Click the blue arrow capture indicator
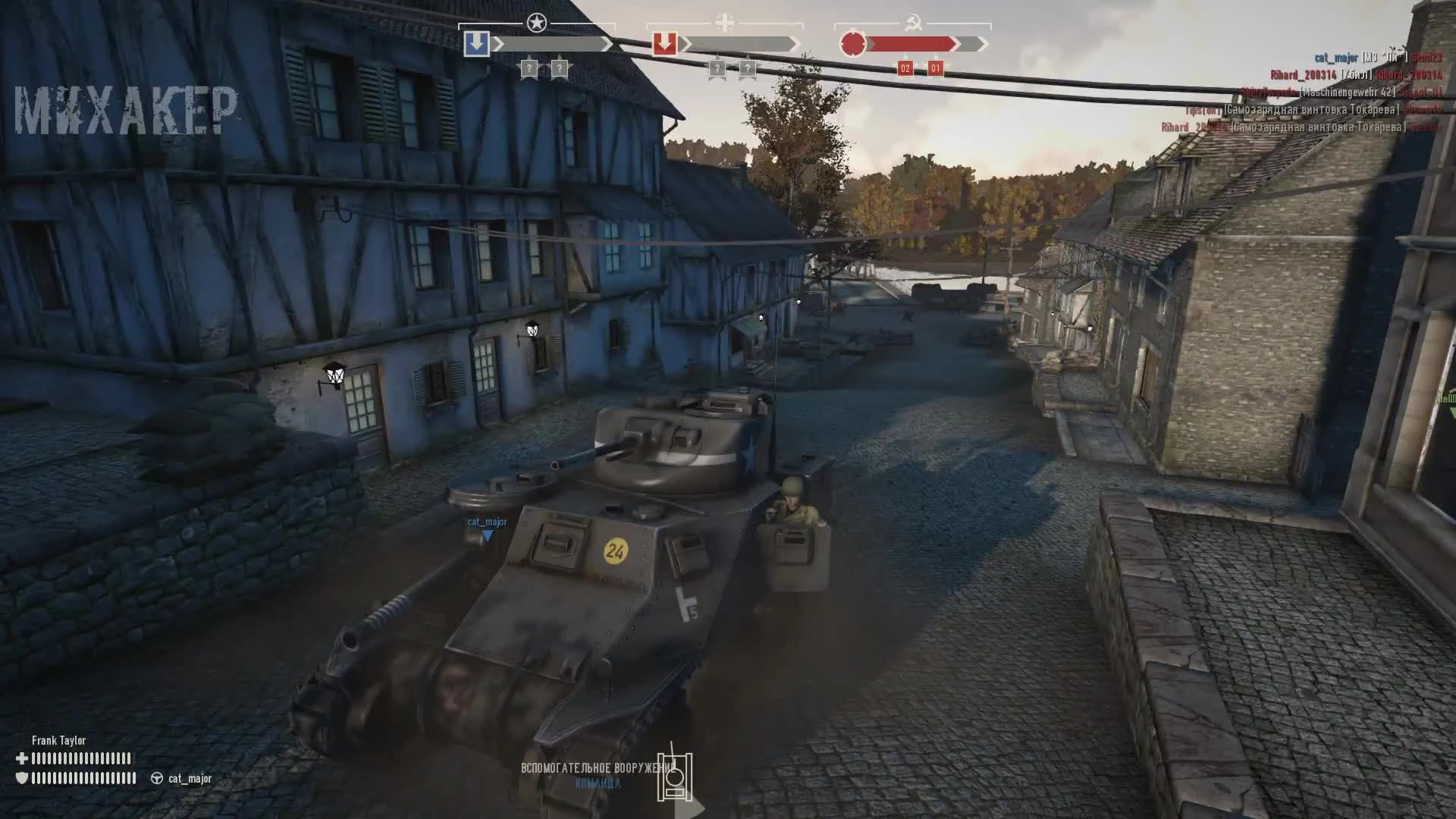This screenshot has height=819, width=1456. (477, 43)
